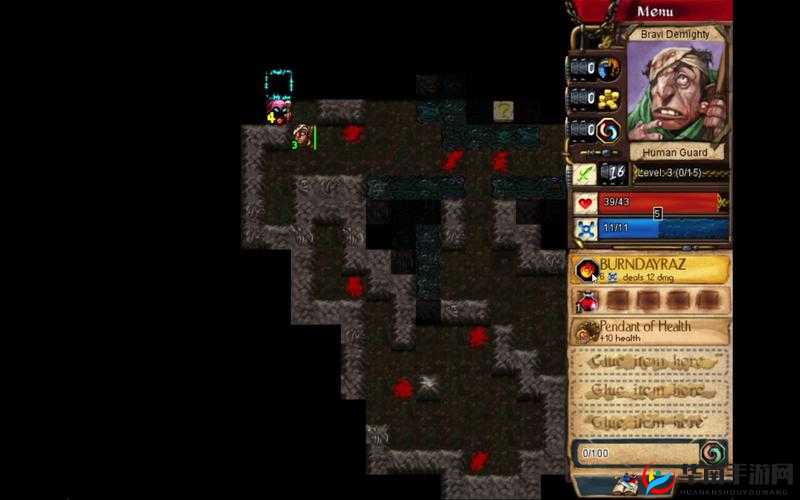Click the green sword attack icon
The width and height of the screenshot is (800, 500).
(585, 173)
